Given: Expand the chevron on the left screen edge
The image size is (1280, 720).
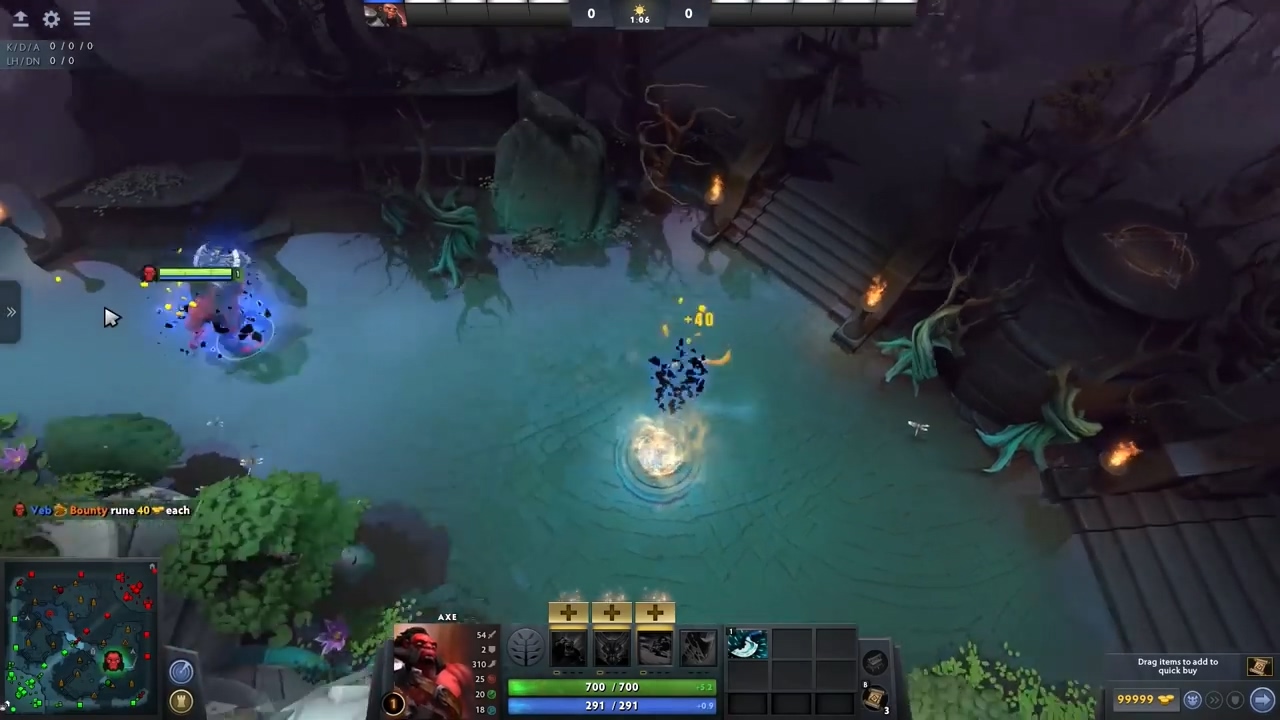Looking at the screenshot, I should (11, 312).
